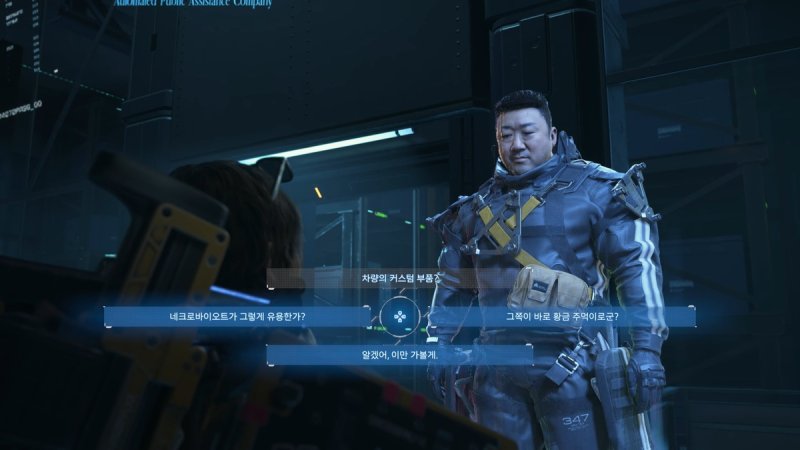The height and width of the screenshot is (450, 800).
Task: End the conversation with '알겠어, 이만 가볼게.'
Action: (399, 355)
